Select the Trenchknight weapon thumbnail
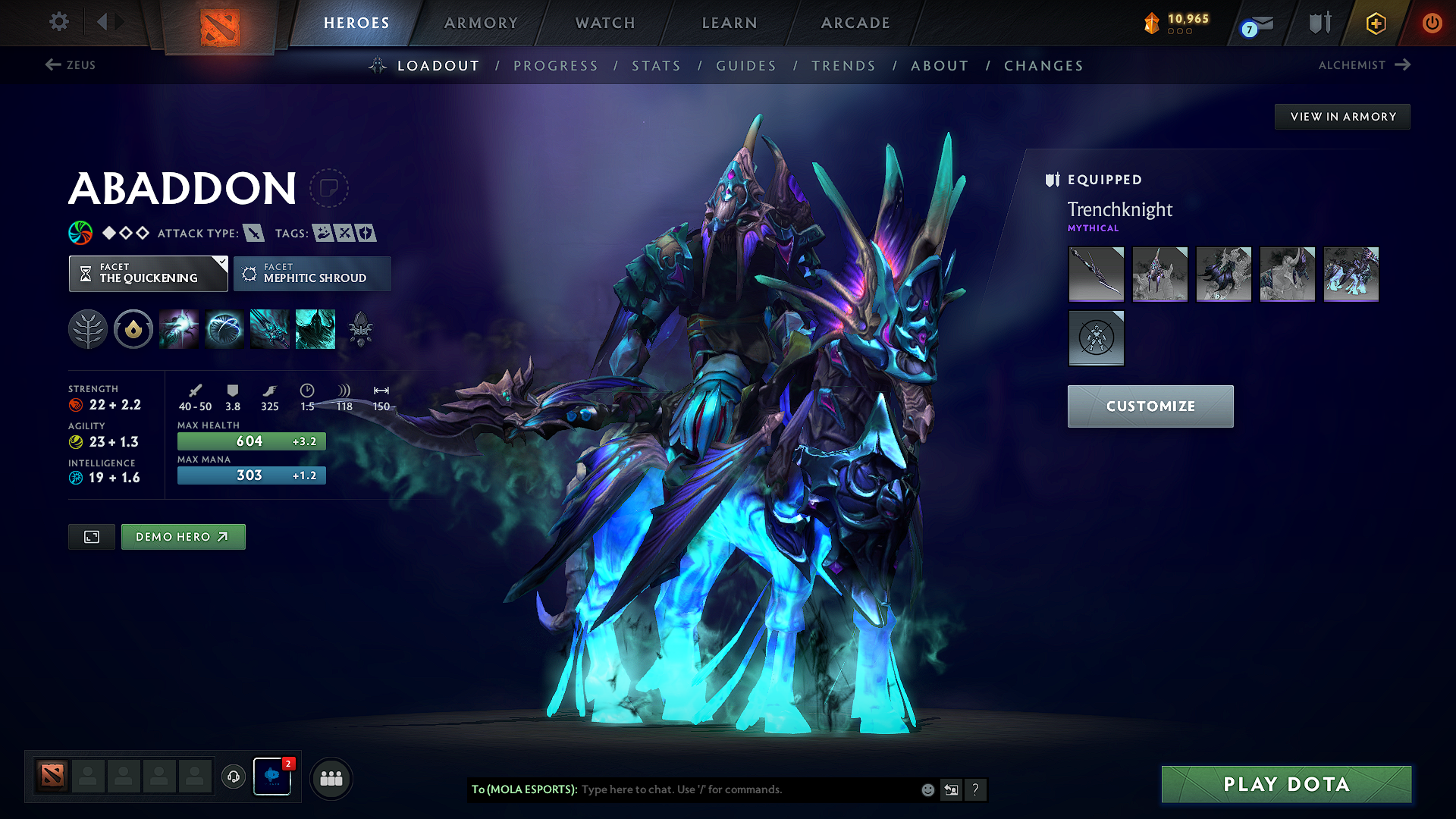This screenshot has width=1456, height=819. pos(1096,275)
